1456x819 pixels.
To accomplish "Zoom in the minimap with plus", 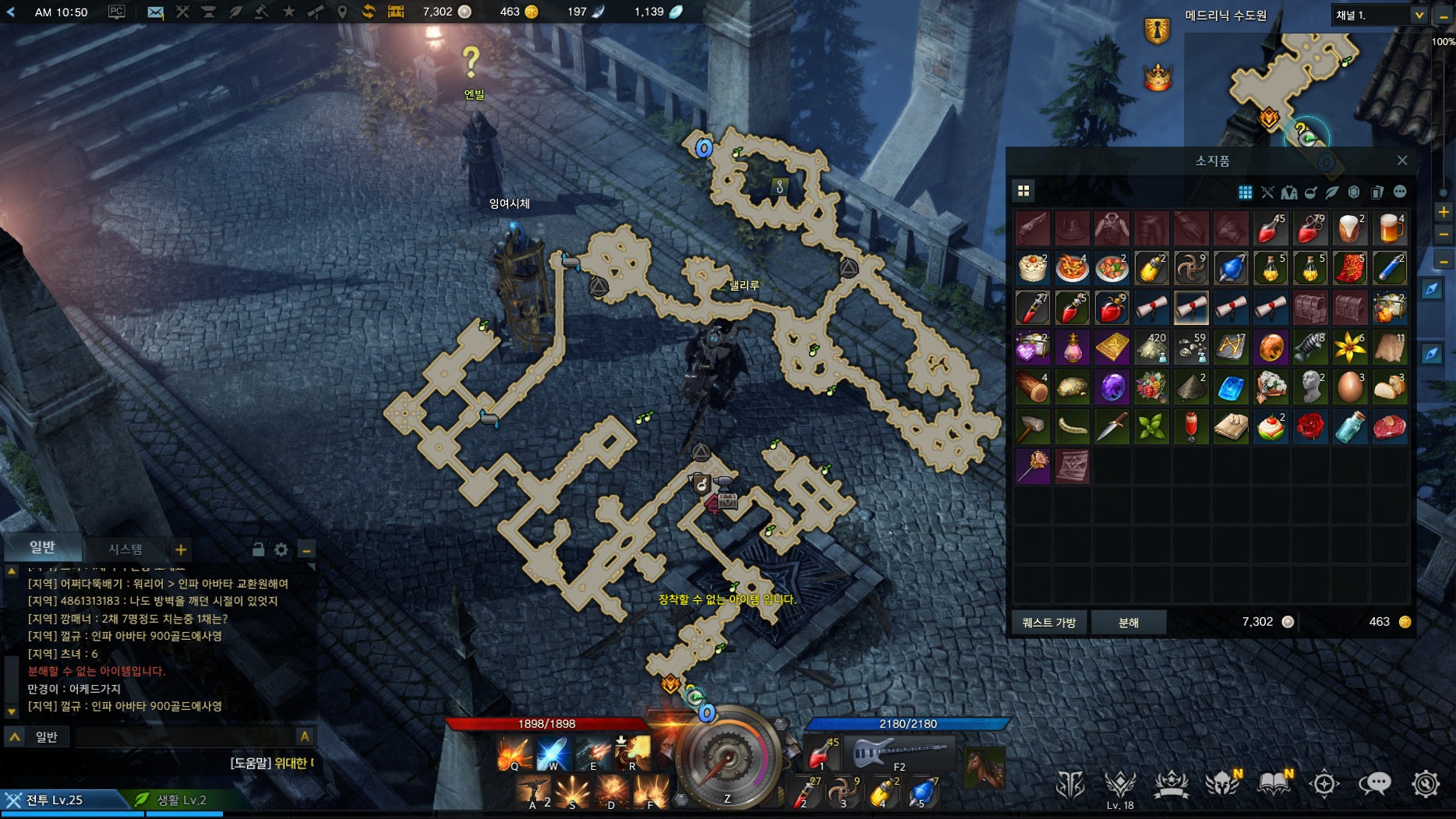I will 1444,212.
